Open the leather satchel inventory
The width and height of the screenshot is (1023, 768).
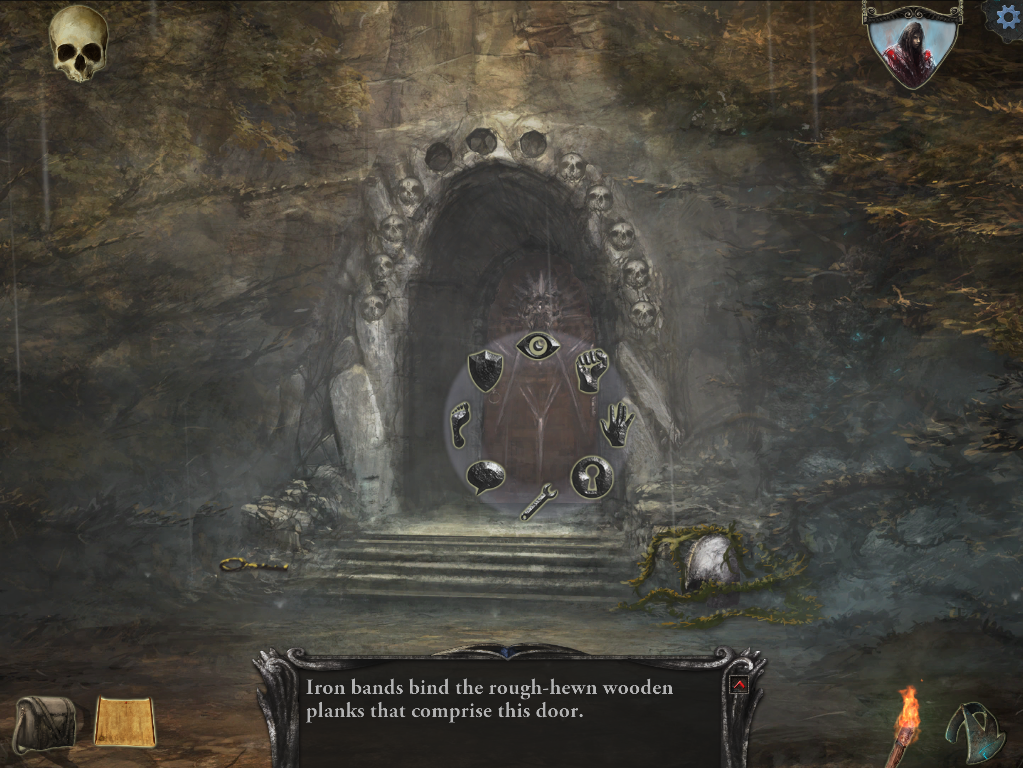[46, 723]
